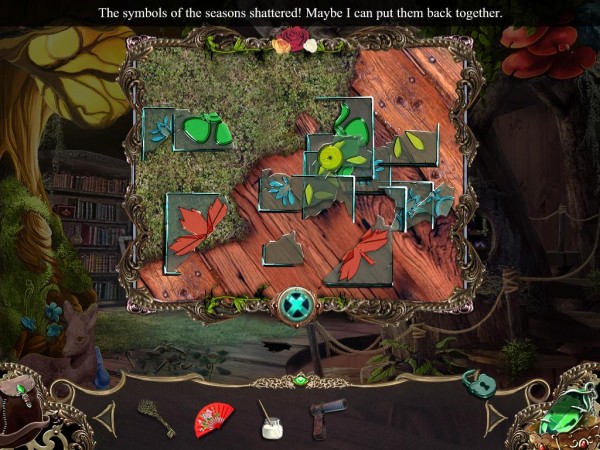Screen dimensions: 600x450
Task: Show next inventory items with right arrow
Action: click(496, 419)
